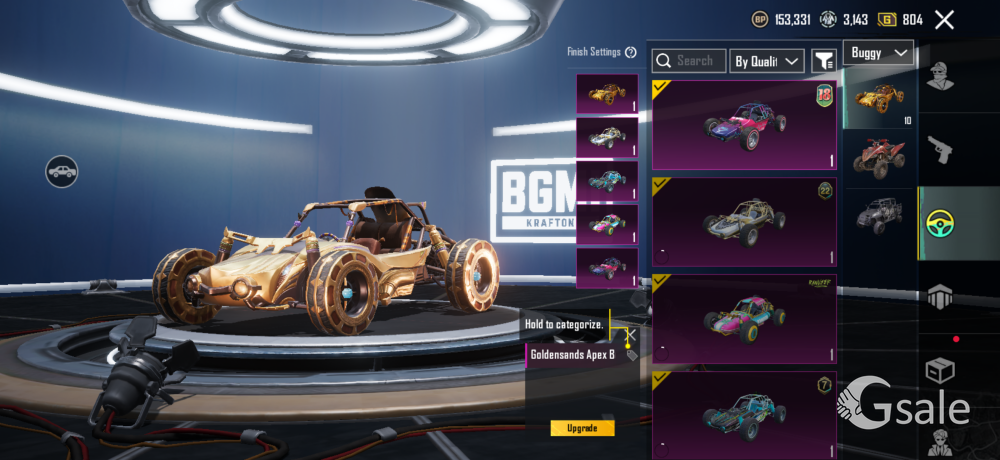Open the pistol weapons tab

940,150
